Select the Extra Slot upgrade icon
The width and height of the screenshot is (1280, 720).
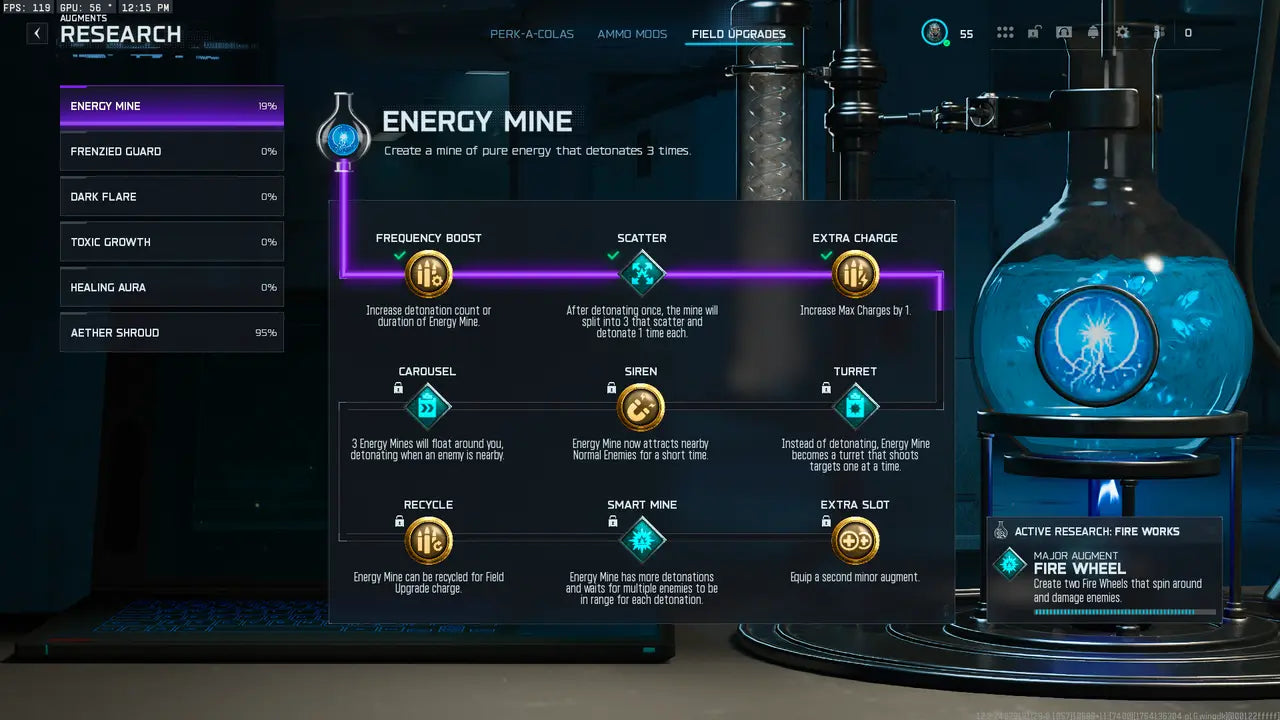tap(855, 538)
